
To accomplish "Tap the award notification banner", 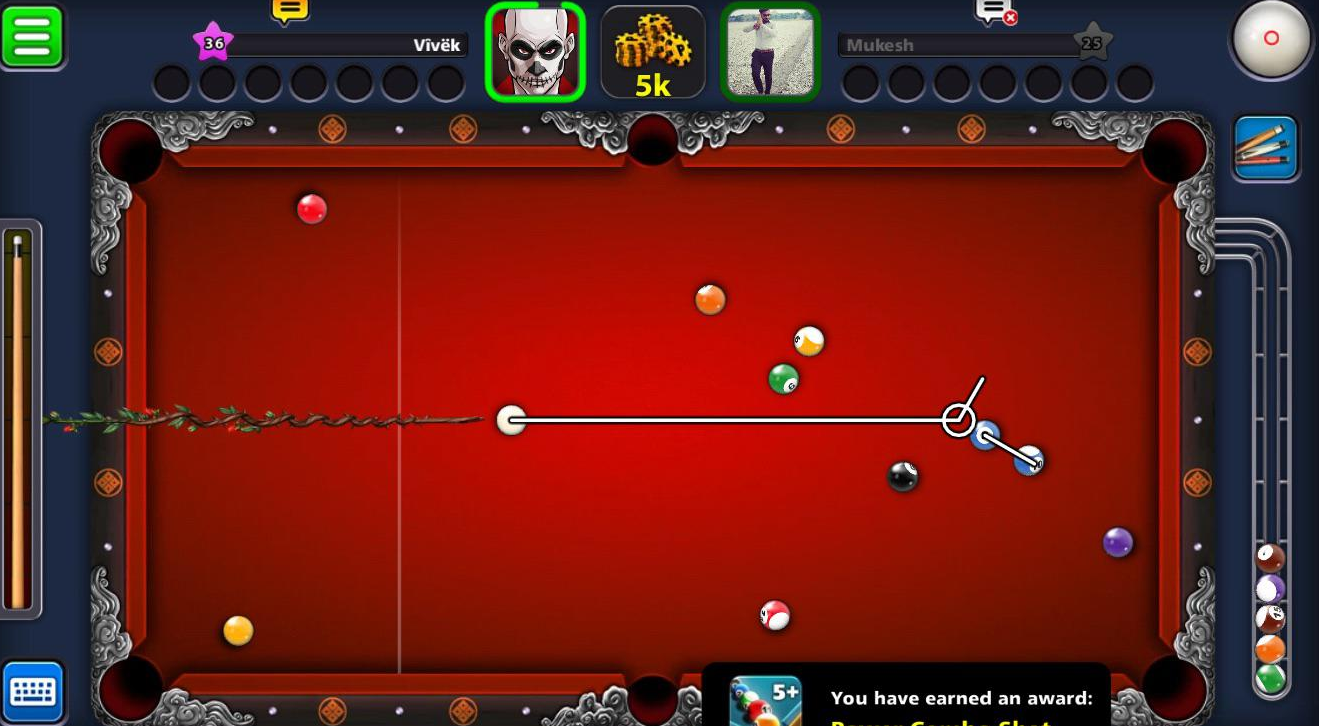I will coord(910,698).
